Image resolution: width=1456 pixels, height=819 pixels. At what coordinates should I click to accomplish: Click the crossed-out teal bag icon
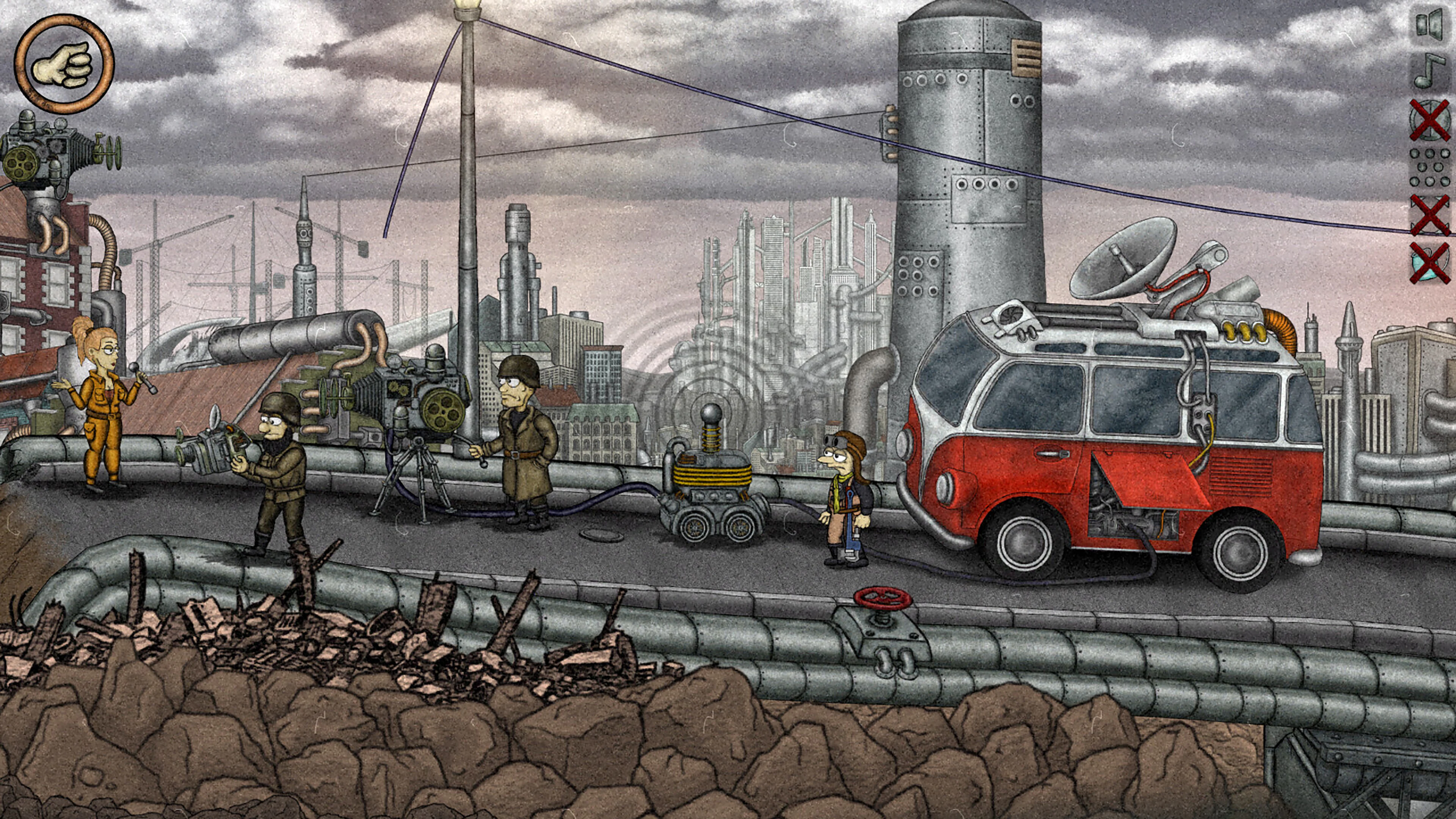1430,263
